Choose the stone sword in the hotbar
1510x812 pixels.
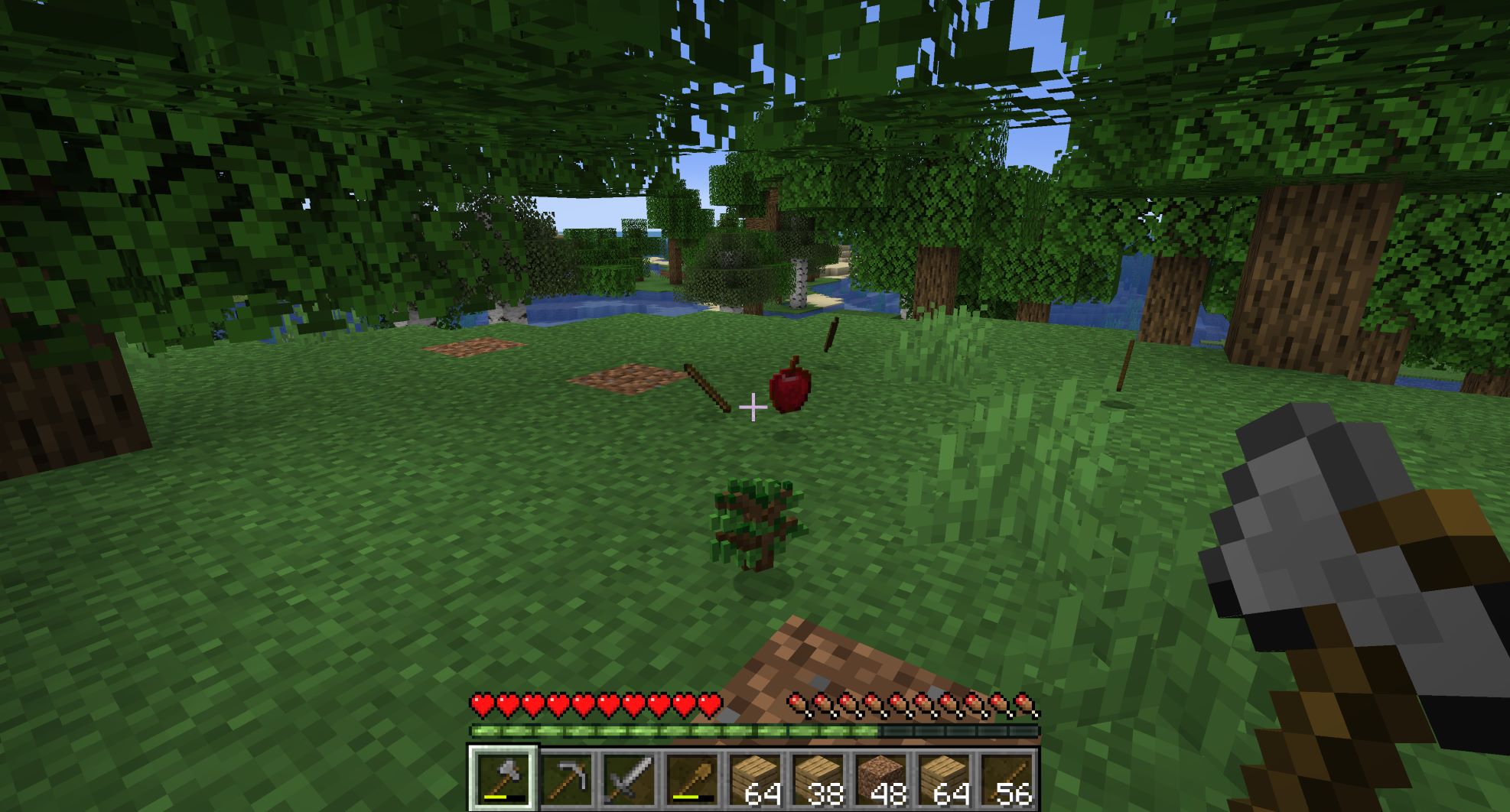629,779
